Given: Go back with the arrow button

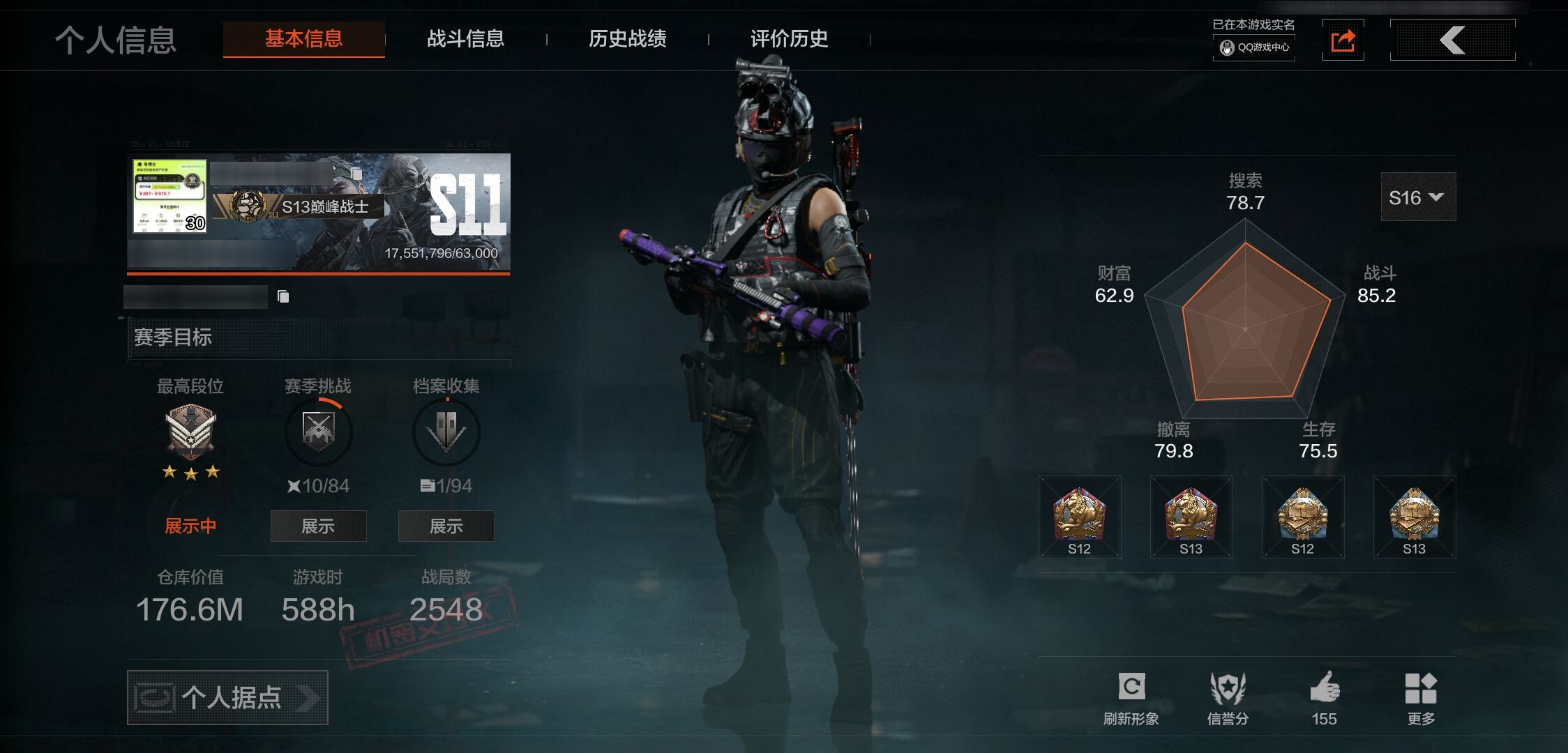Looking at the screenshot, I should (x=1452, y=40).
